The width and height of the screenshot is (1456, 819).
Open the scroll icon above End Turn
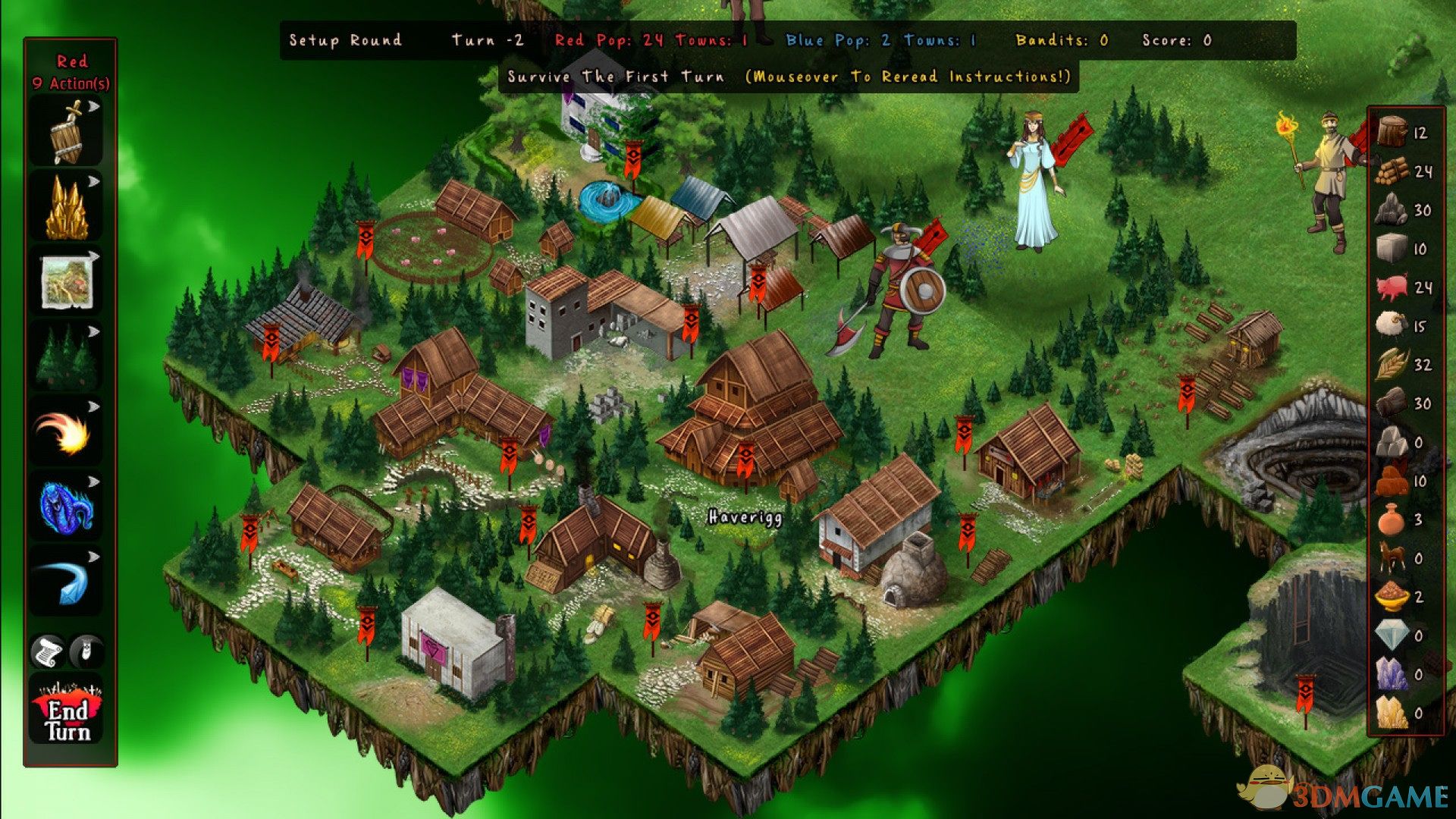point(47,651)
